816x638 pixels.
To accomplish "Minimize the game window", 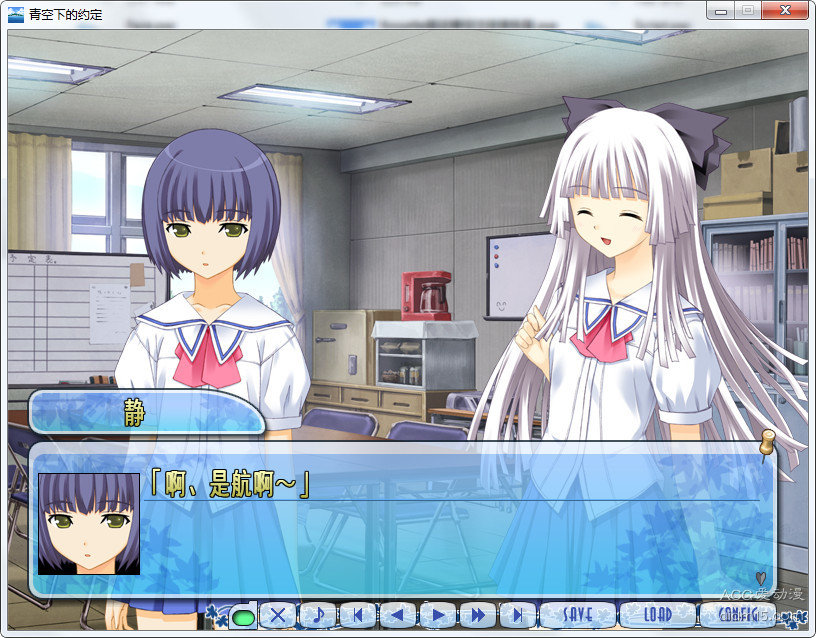I will pos(720,10).
